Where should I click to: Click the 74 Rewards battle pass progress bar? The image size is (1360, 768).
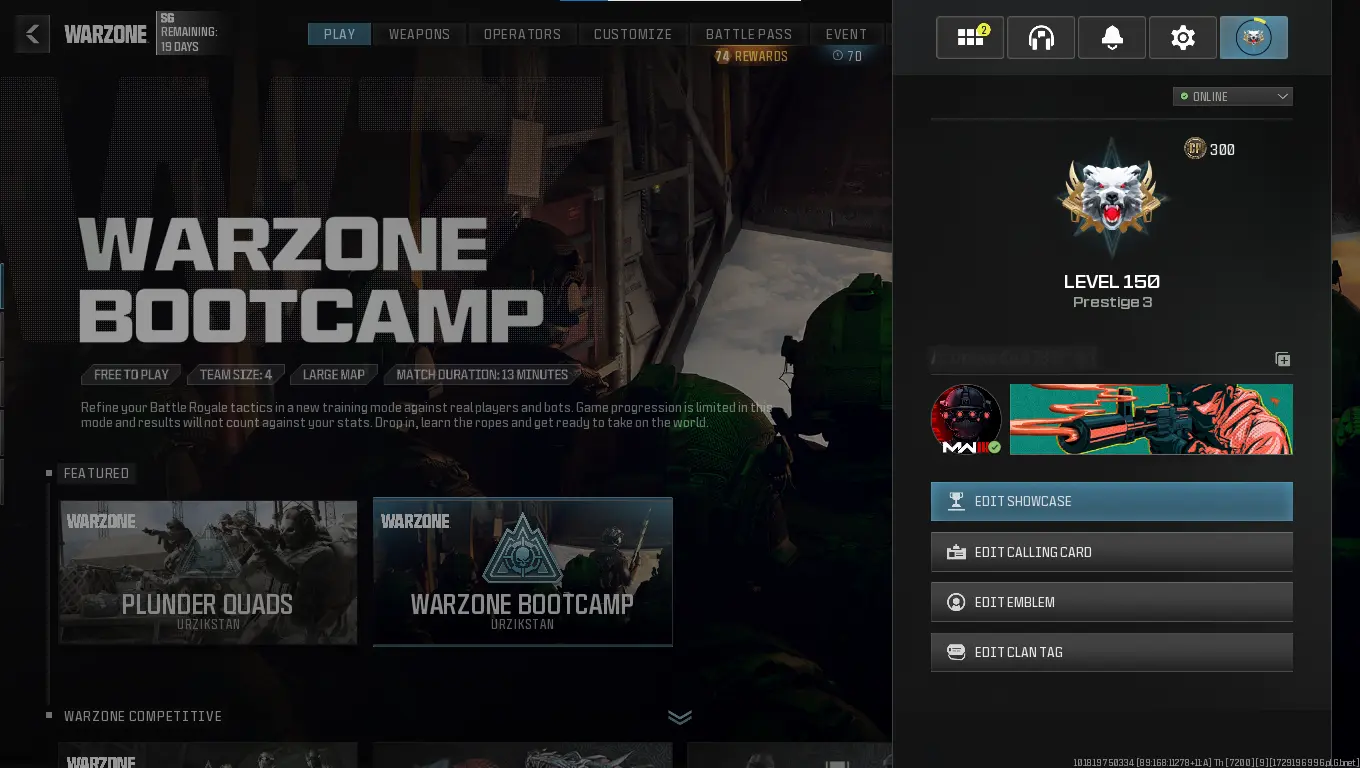751,56
